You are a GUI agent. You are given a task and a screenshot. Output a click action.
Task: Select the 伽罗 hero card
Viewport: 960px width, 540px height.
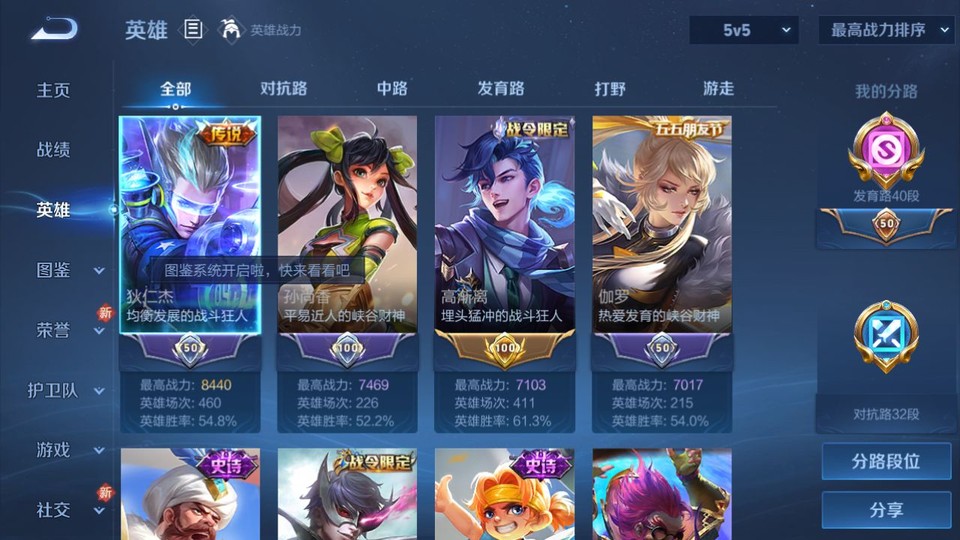pos(662,230)
